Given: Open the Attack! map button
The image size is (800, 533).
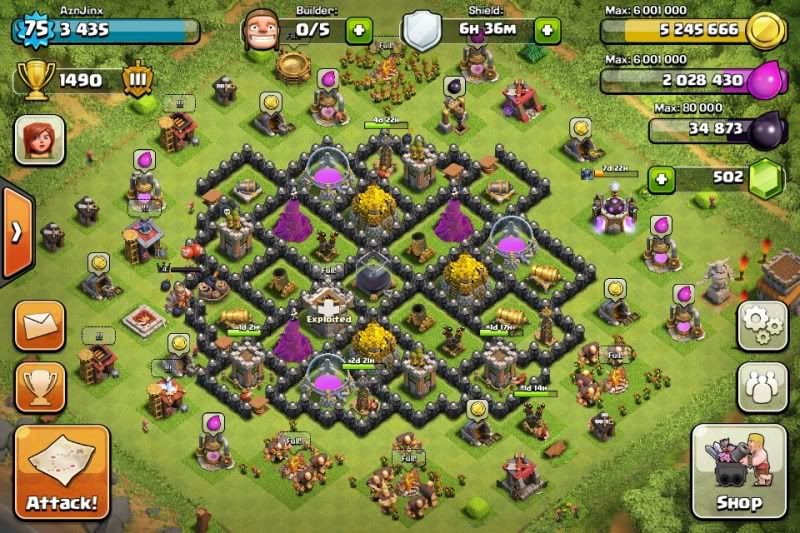Looking at the screenshot, I should [x=62, y=471].
